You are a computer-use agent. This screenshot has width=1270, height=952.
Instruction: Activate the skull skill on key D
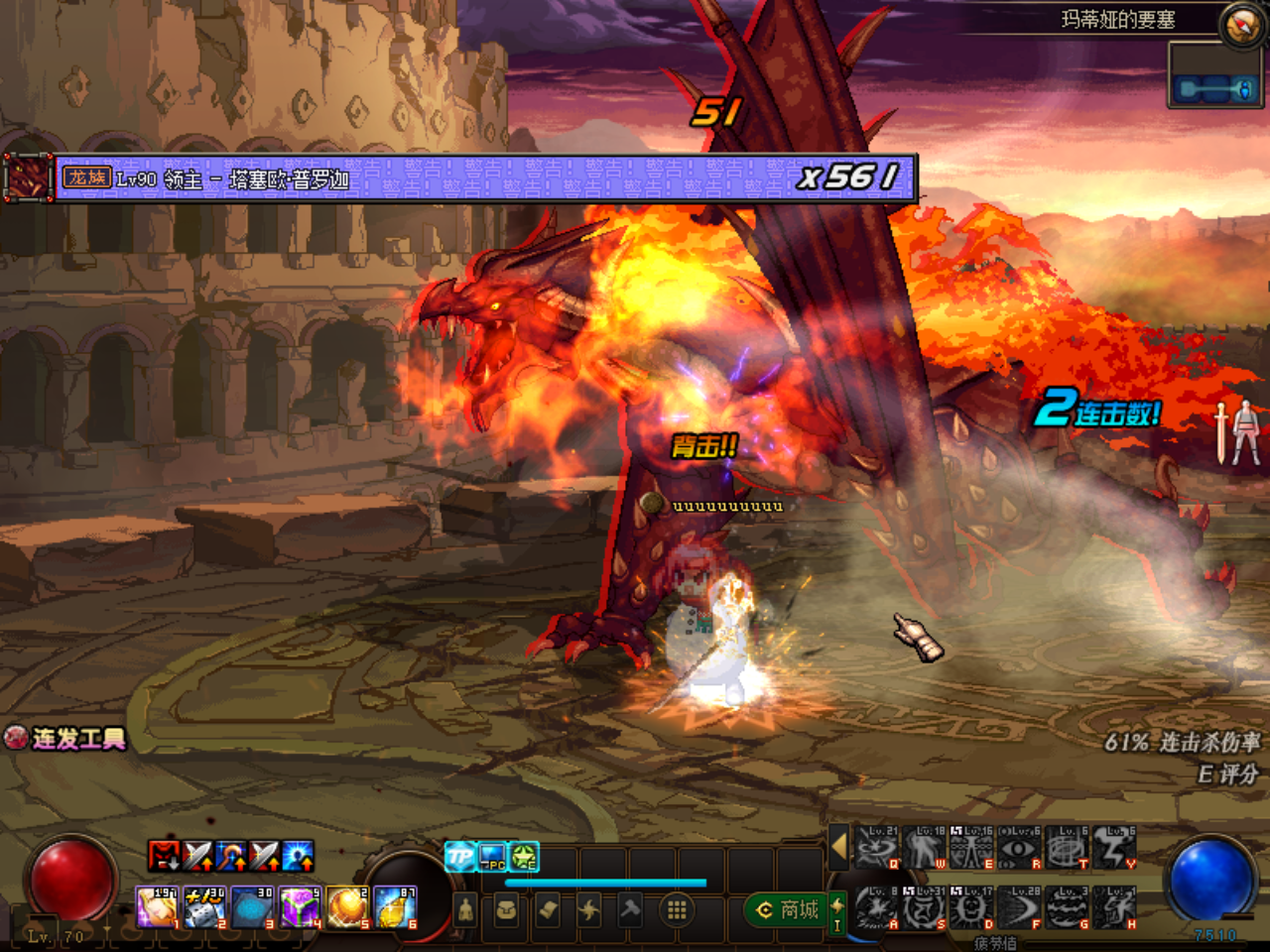[971, 907]
